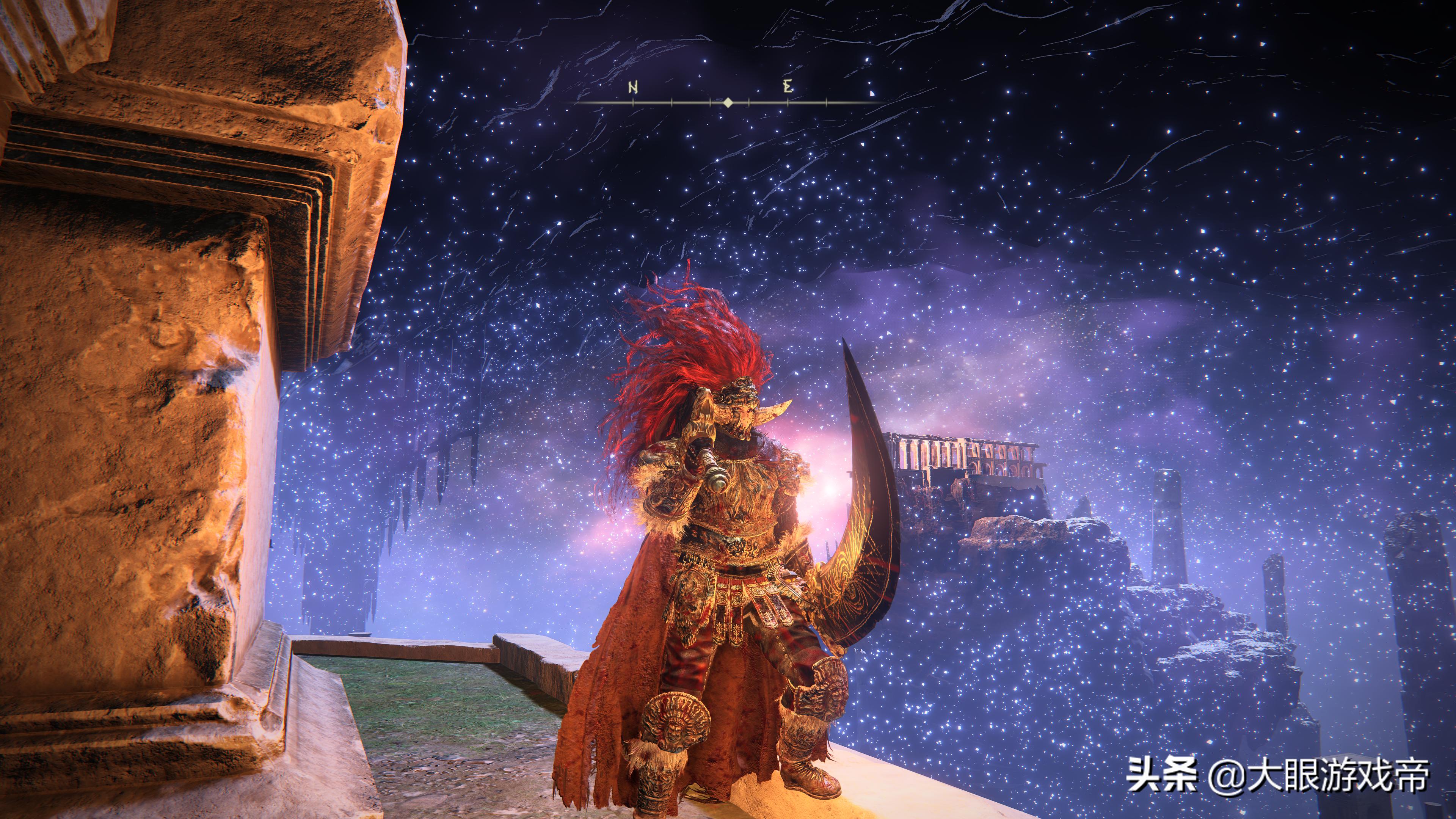Select the compass east marker
The image size is (1456, 819).
click(788, 87)
